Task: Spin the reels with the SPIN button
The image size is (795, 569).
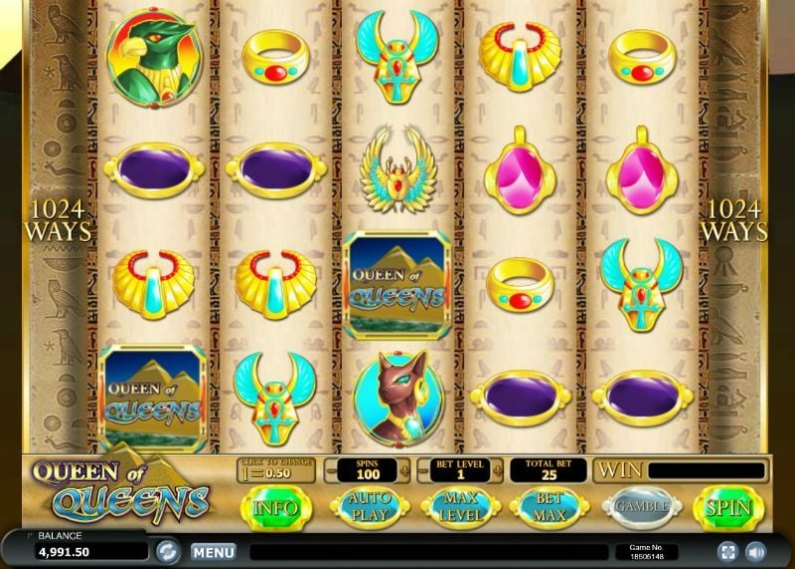Action: (729, 508)
